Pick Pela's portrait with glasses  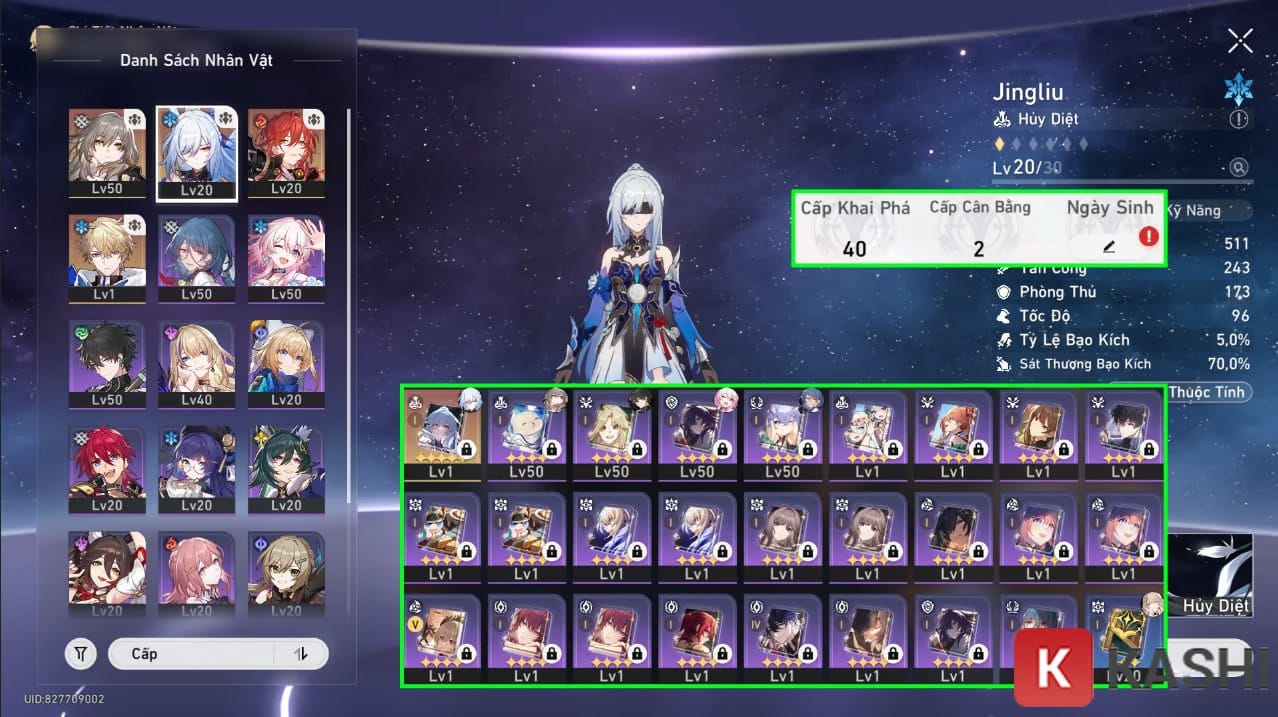pyautogui.click(x=196, y=470)
